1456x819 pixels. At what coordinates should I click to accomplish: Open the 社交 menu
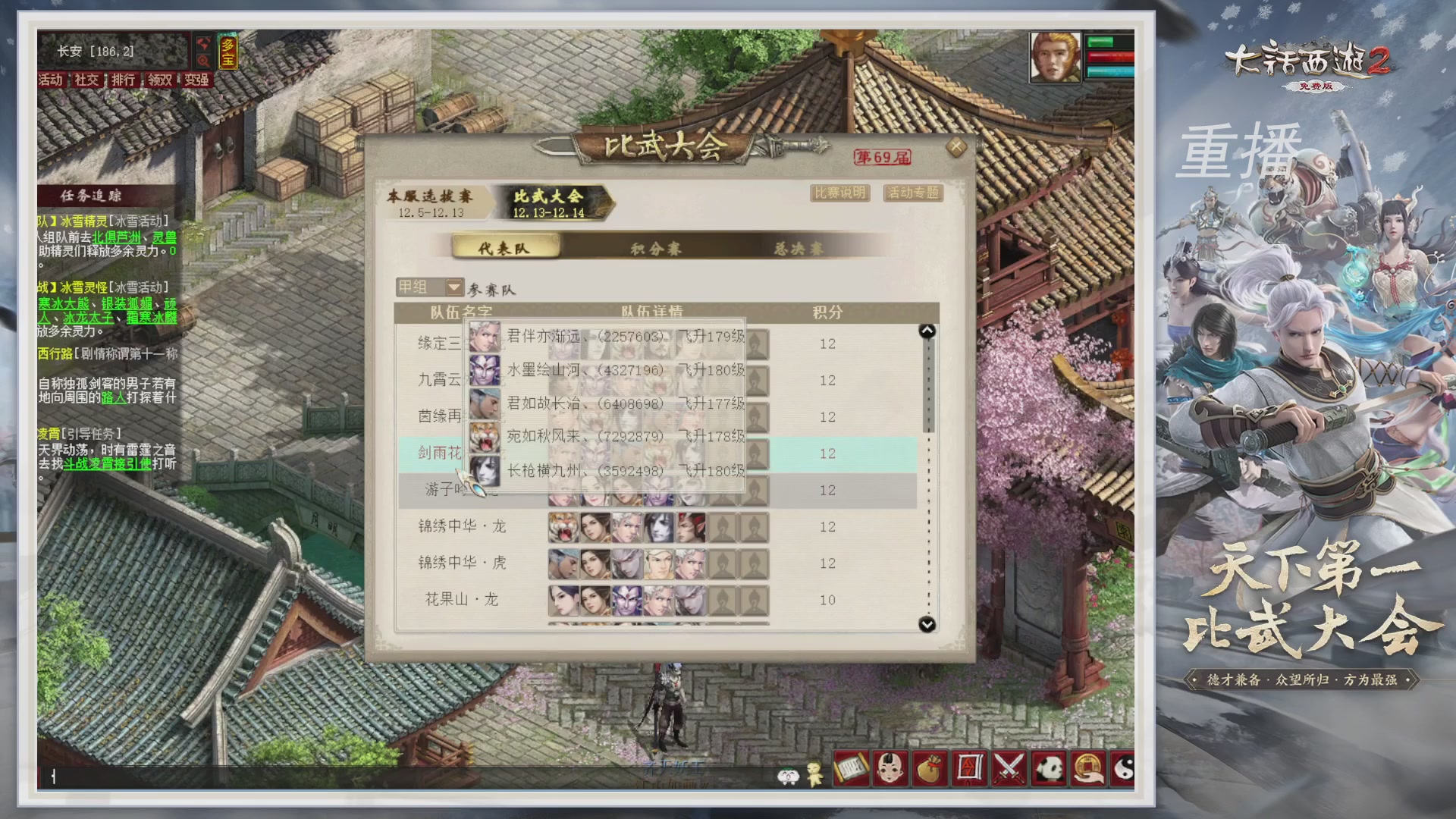[x=86, y=81]
